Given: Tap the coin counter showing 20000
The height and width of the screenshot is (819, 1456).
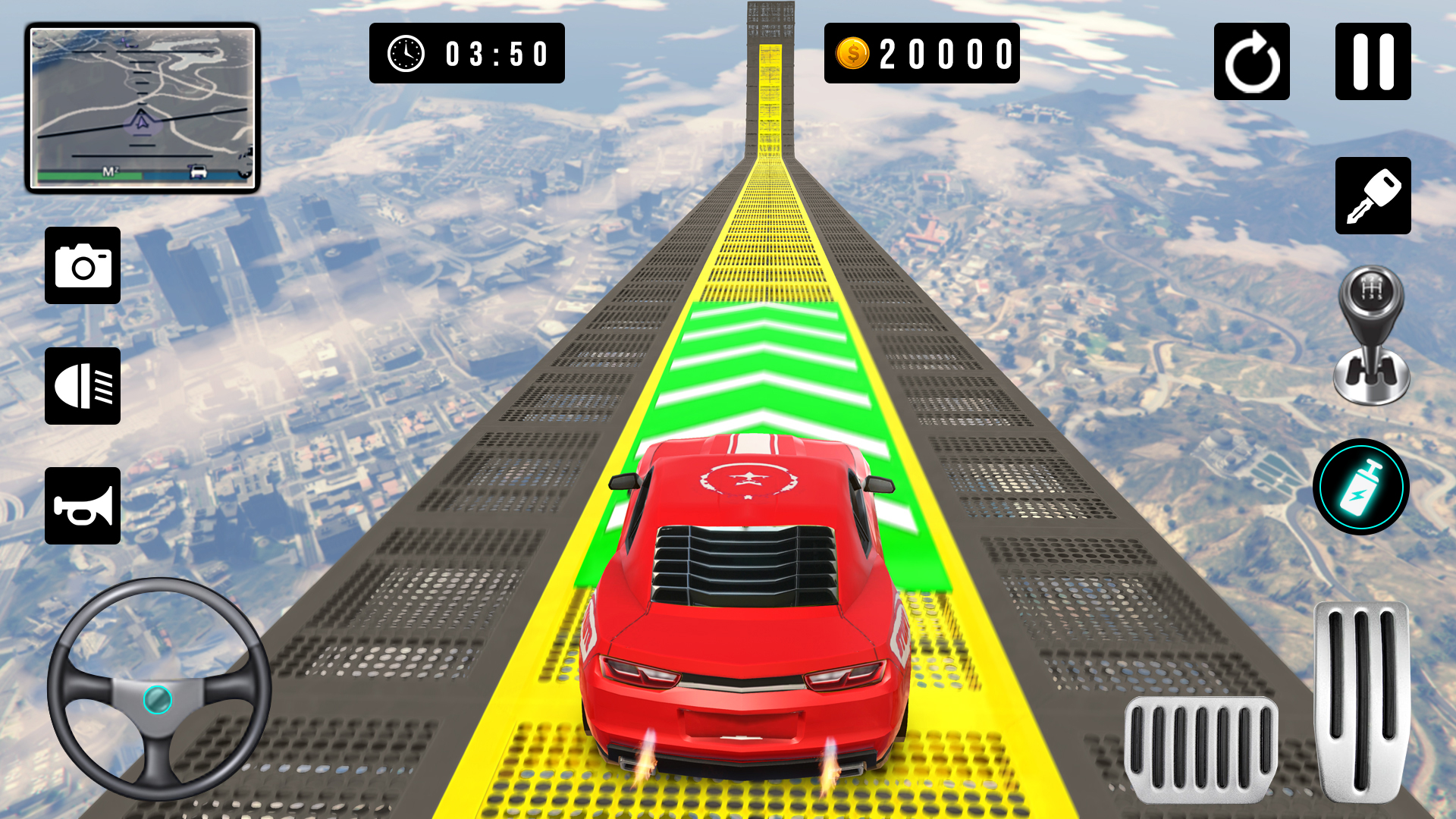Looking at the screenshot, I should tap(922, 54).
